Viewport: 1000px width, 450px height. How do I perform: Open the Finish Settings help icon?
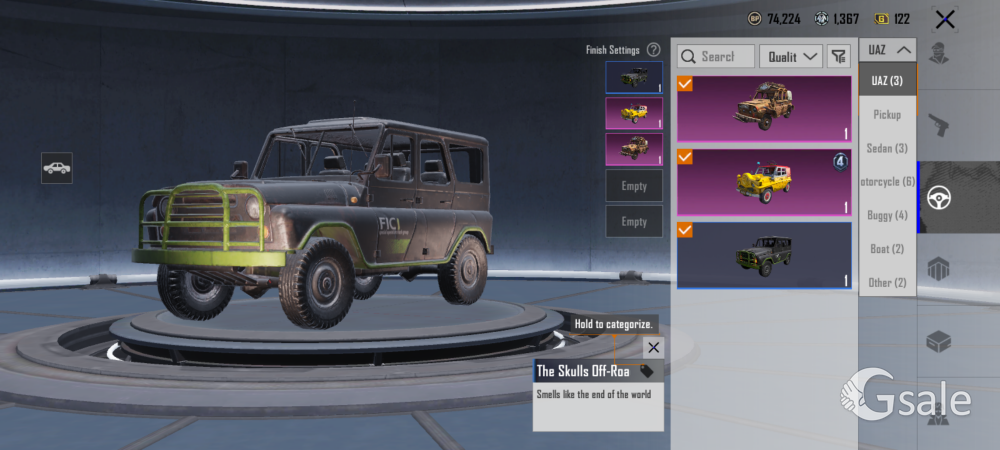(x=653, y=49)
